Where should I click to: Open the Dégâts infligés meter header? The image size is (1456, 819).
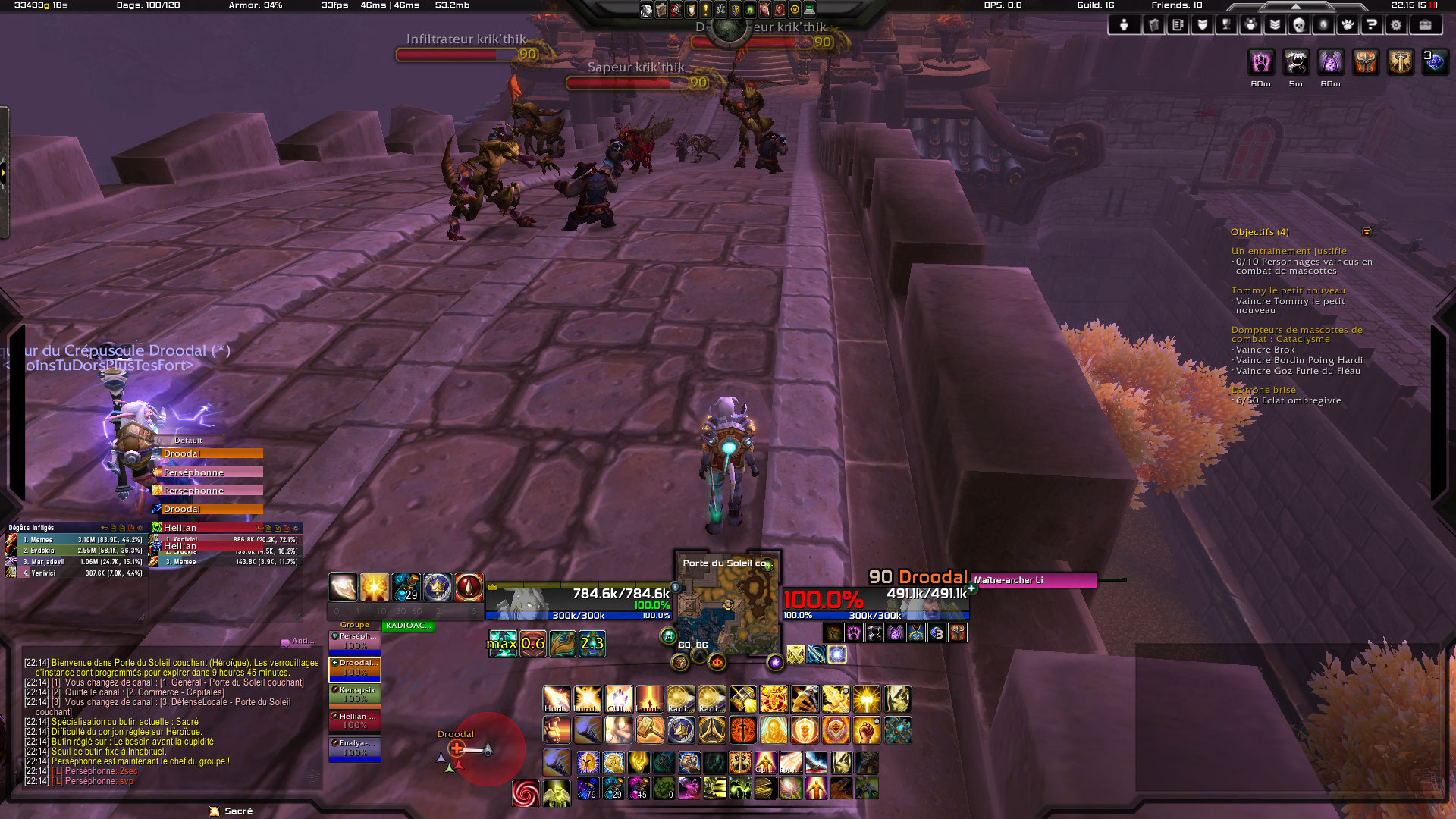point(32,528)
